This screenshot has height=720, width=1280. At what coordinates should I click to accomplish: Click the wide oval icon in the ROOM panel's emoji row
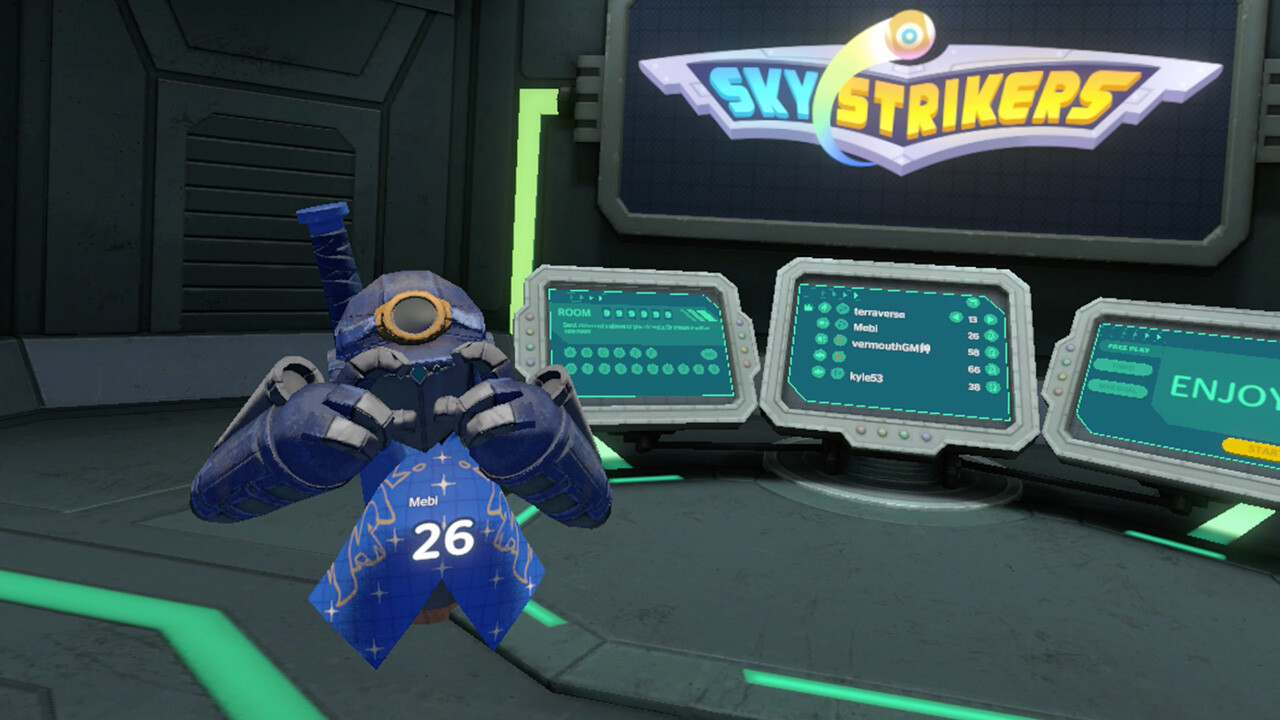pyautogui.click(x=709, y=355)
